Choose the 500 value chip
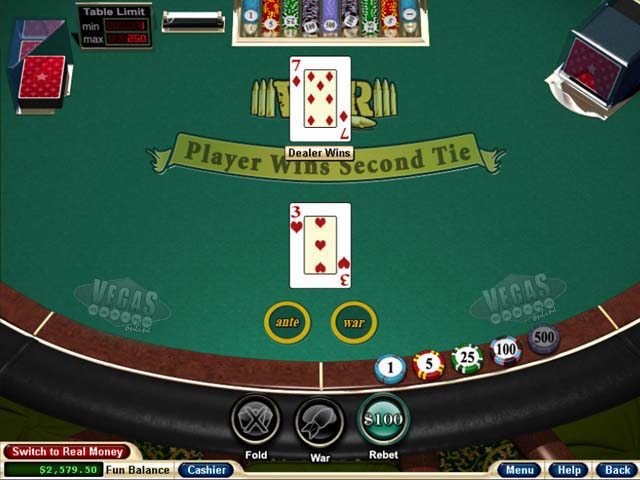The image size is (640, 480). click(x=543, y=339)
